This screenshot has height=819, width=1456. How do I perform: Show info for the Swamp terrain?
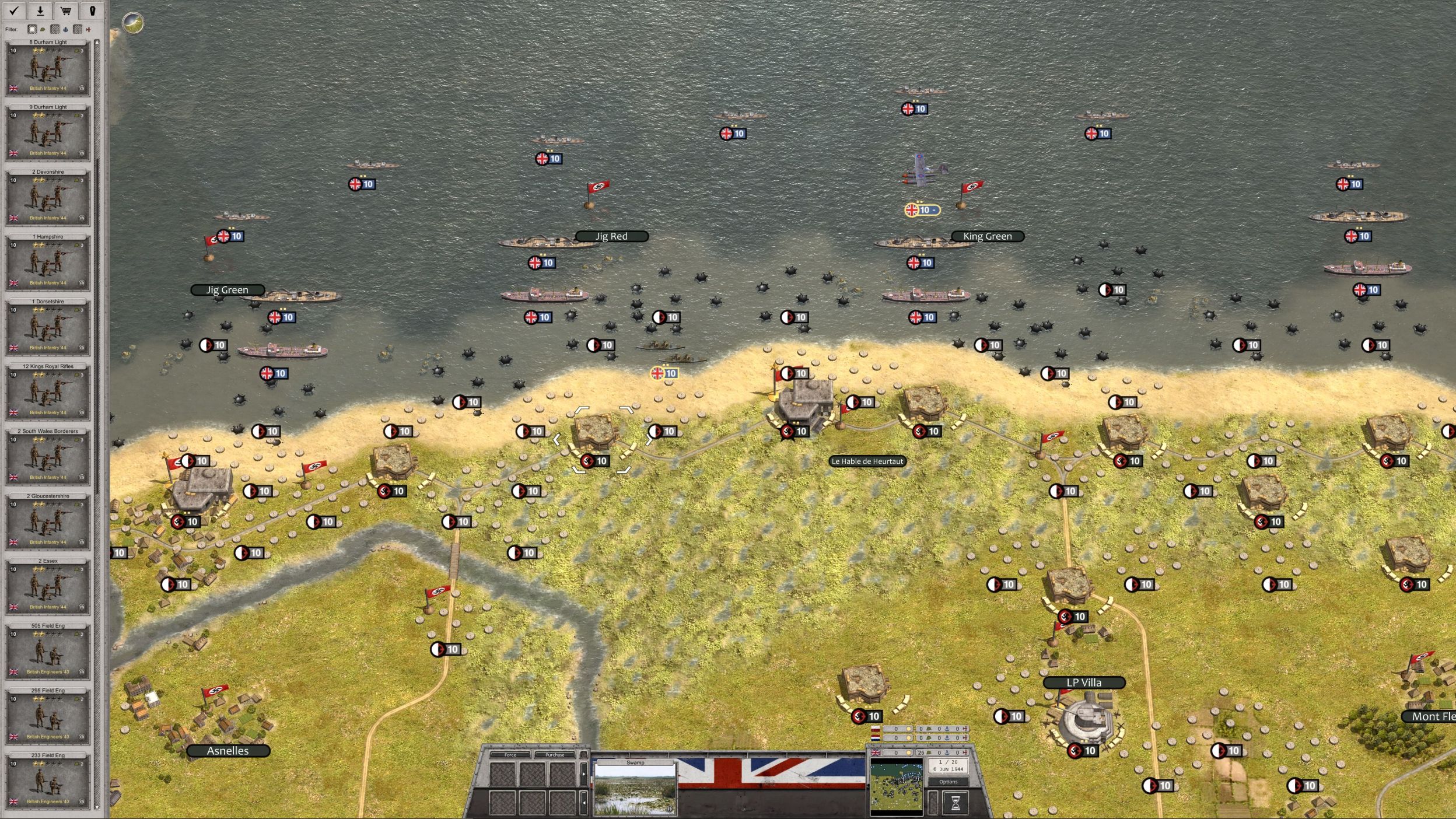tap(669, 809)
